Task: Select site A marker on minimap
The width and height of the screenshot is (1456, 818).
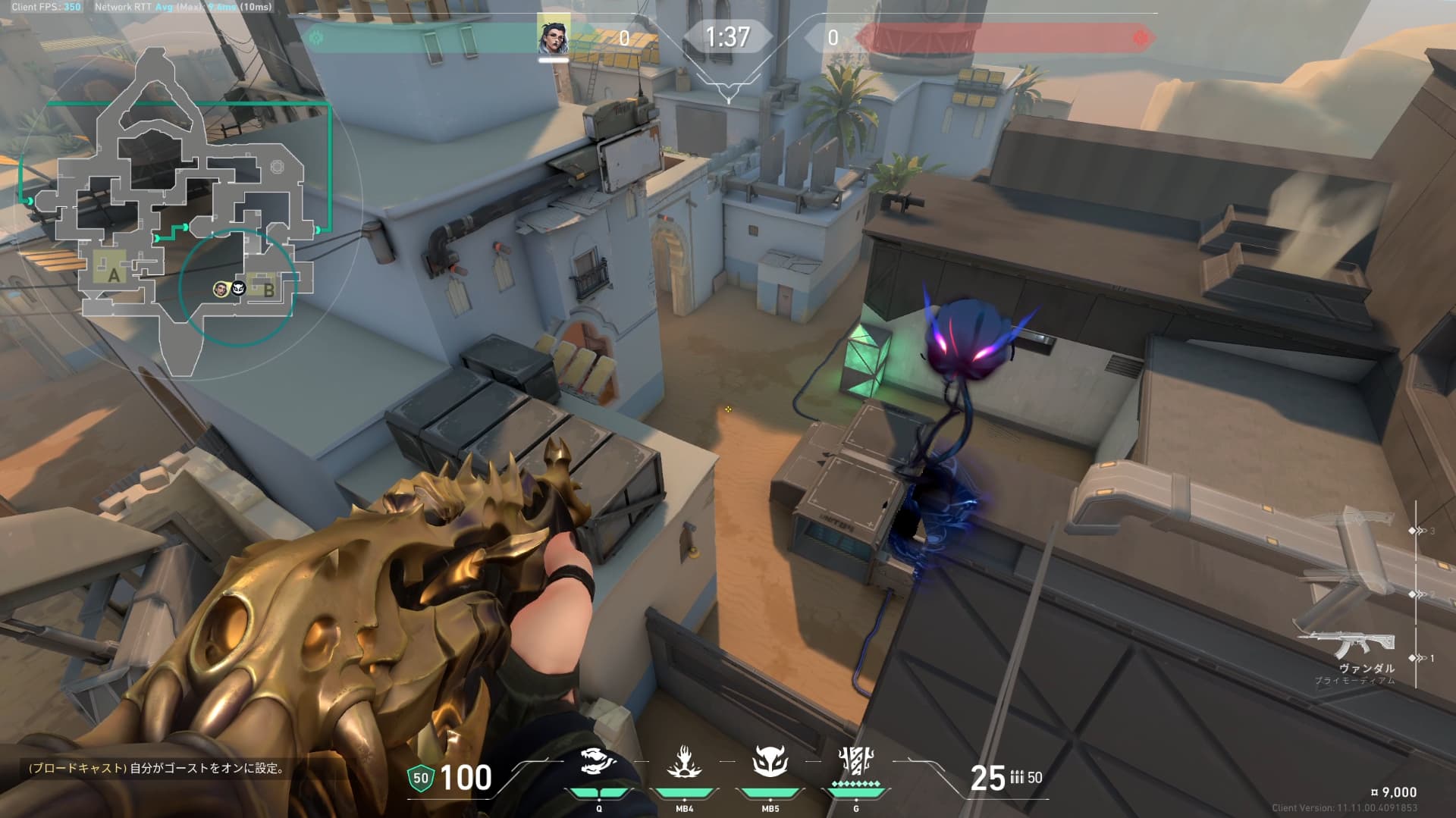Action: coord(114,275)
